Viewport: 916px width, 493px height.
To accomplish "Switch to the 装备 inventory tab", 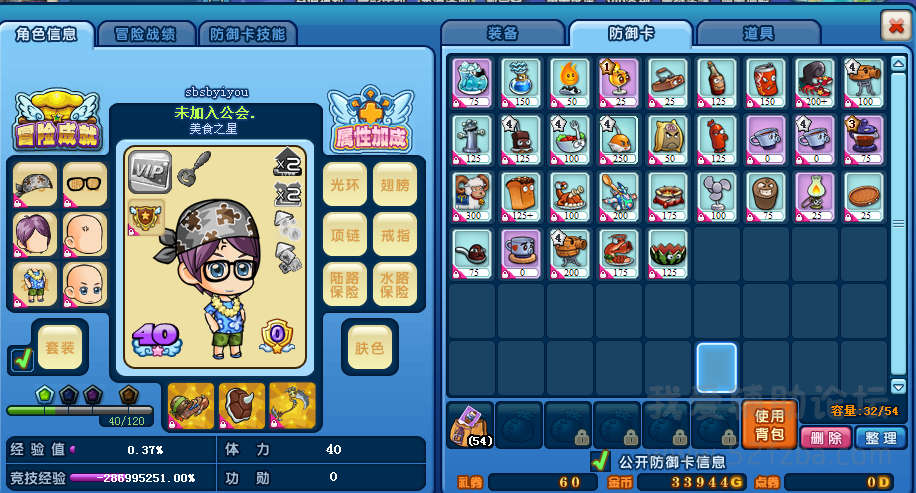I will click(502, 34).
